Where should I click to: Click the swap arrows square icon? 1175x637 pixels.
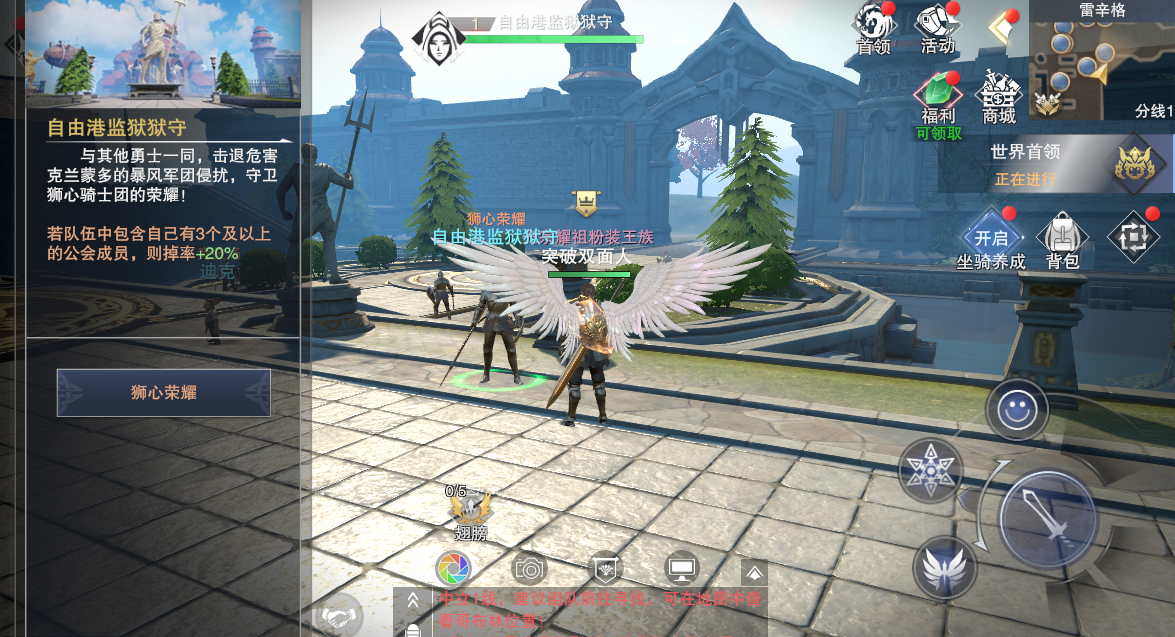[1133, 234]
